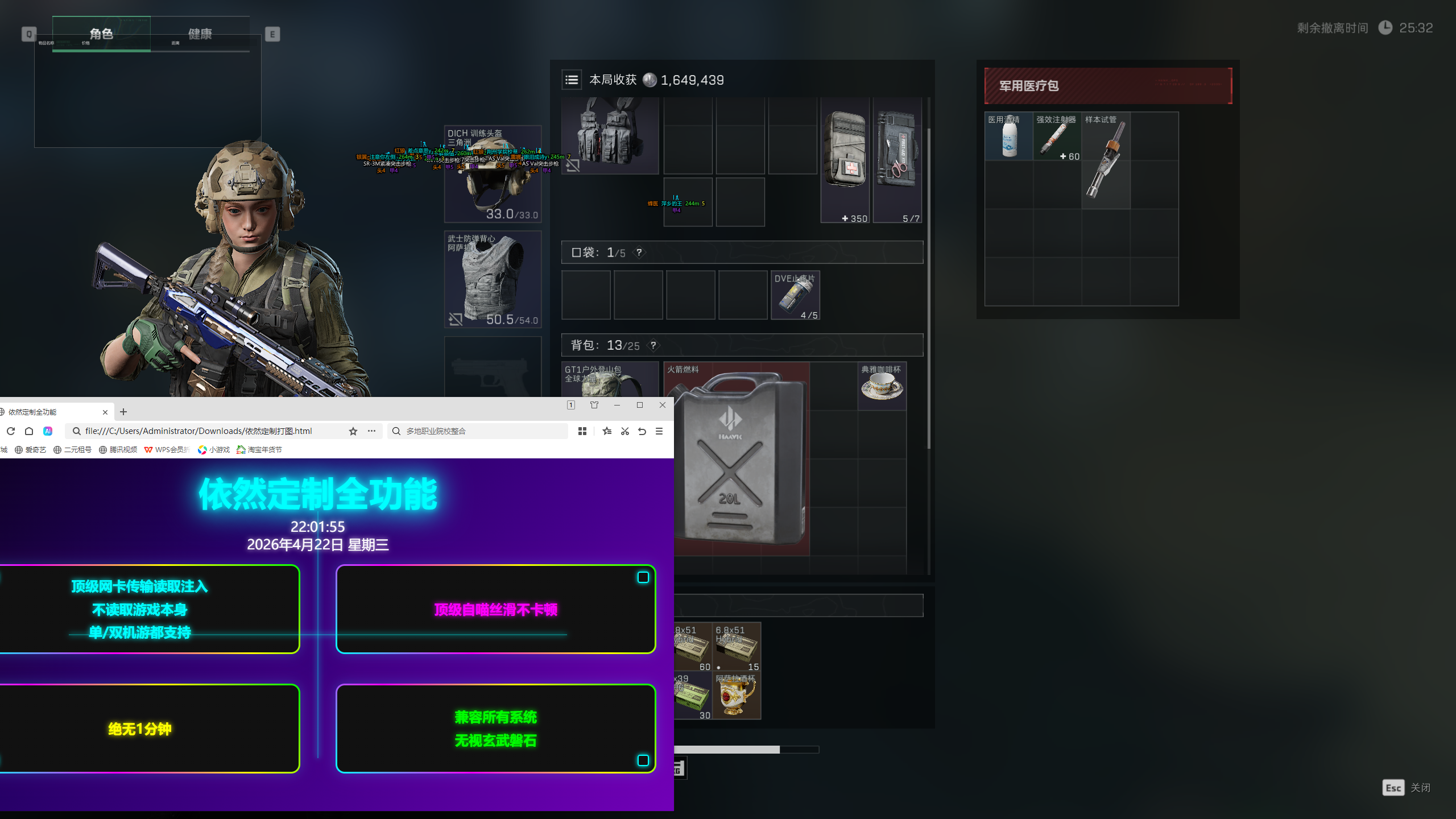Select the DVE止痛片 painkiller in pockets
This screenshot has height=819, width=1456.
[x=795, y=295]
